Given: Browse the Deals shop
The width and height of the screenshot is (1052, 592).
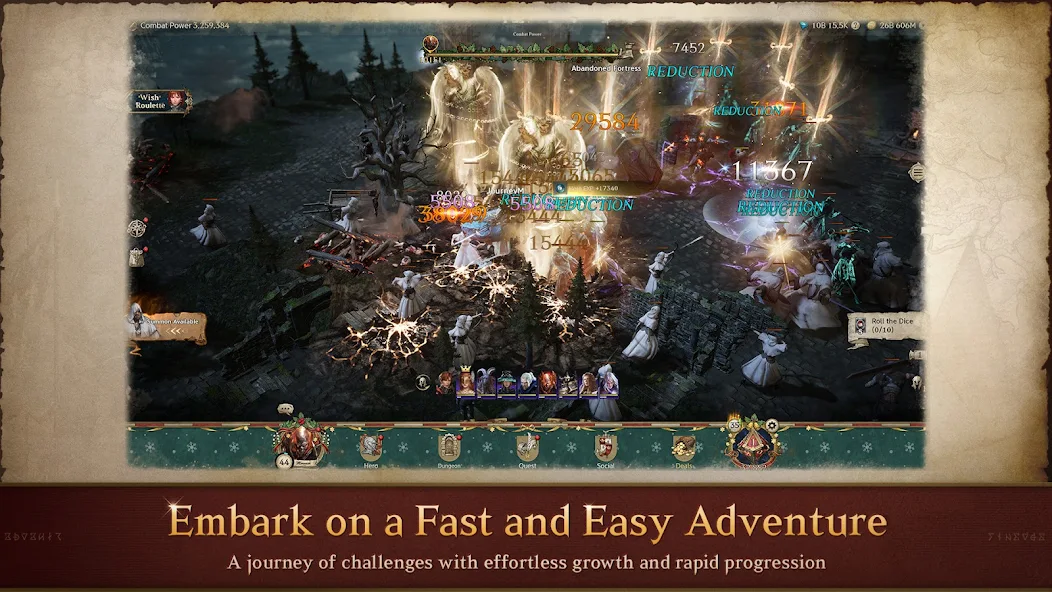Looking at the screenshot, I should [x=684, y=449].
